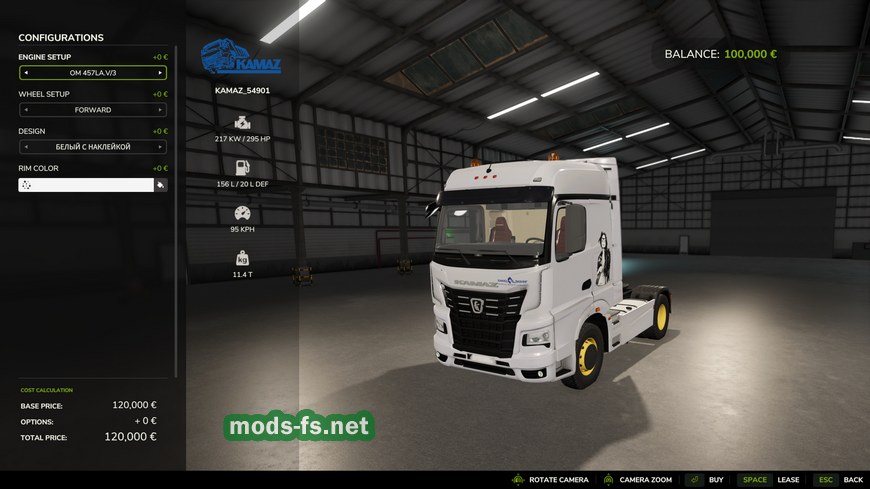Select previous engine setup option
870x489 pixels.
(26, 73)
